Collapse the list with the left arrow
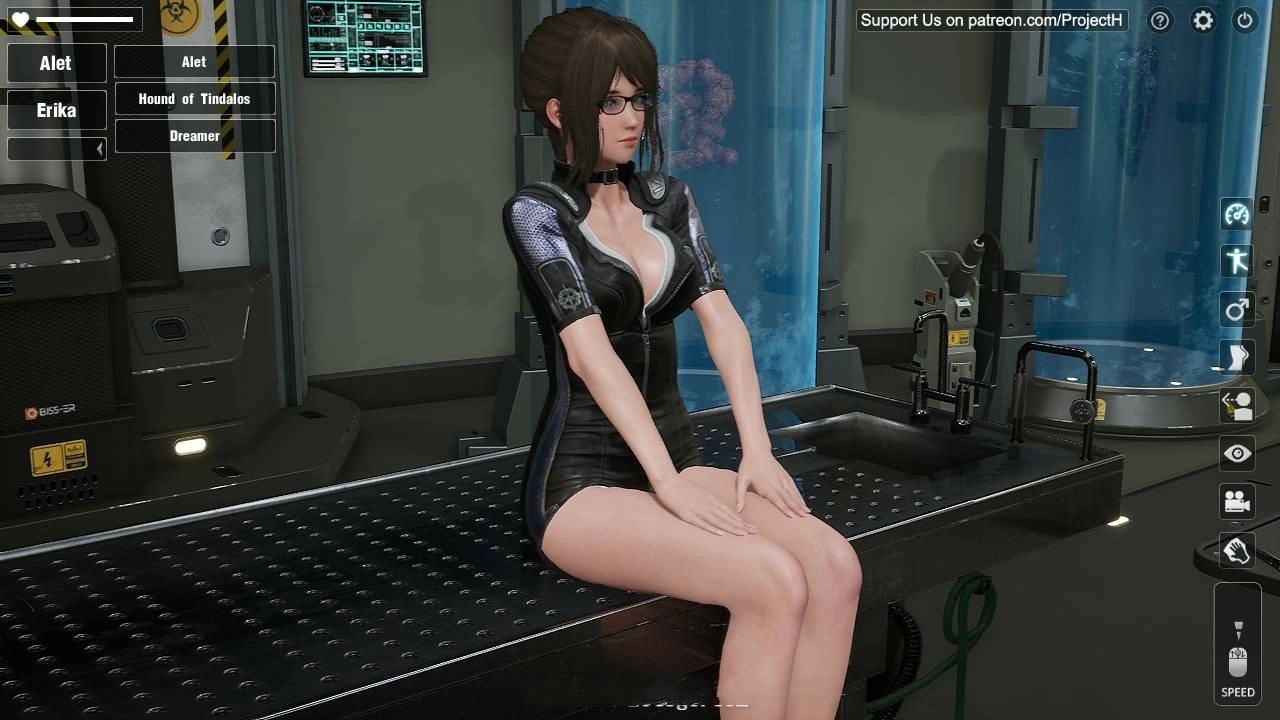The width and height of the screenshot is (1280, 720). tap(99, 149)
